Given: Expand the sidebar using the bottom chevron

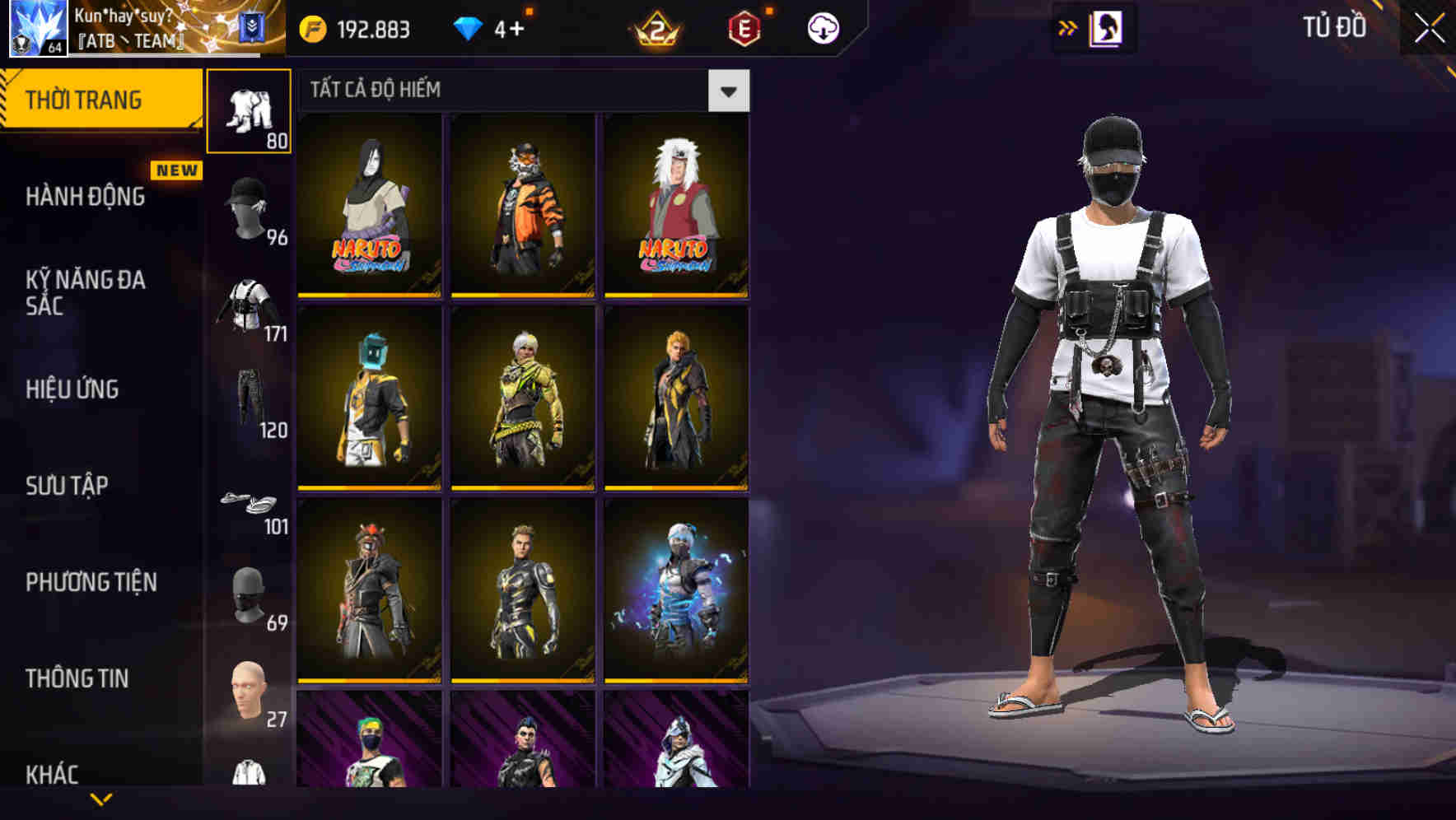Looking at the screenshot, I should (x=100, y=799).
